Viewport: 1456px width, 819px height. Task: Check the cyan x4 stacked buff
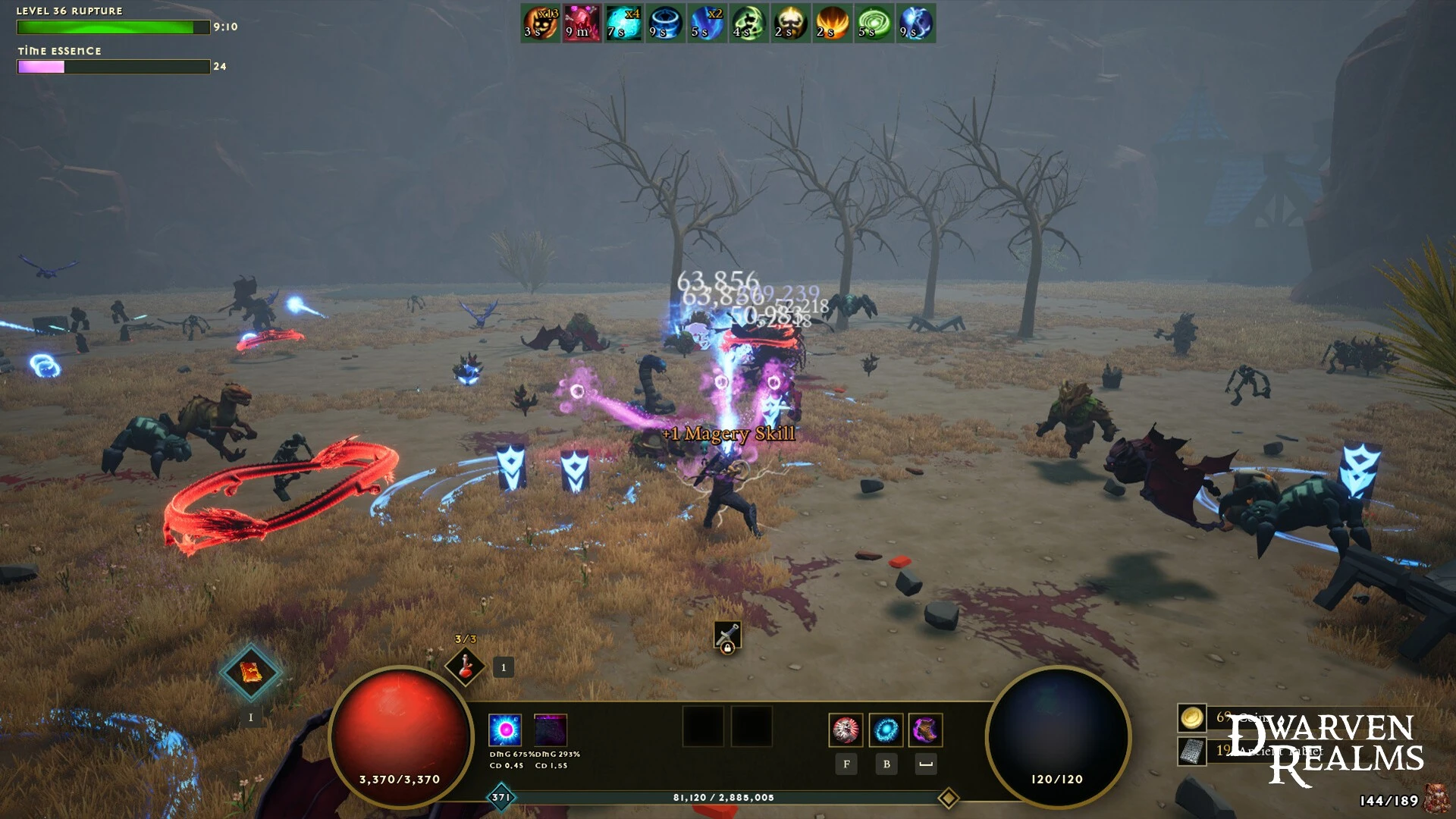point(623,24)
